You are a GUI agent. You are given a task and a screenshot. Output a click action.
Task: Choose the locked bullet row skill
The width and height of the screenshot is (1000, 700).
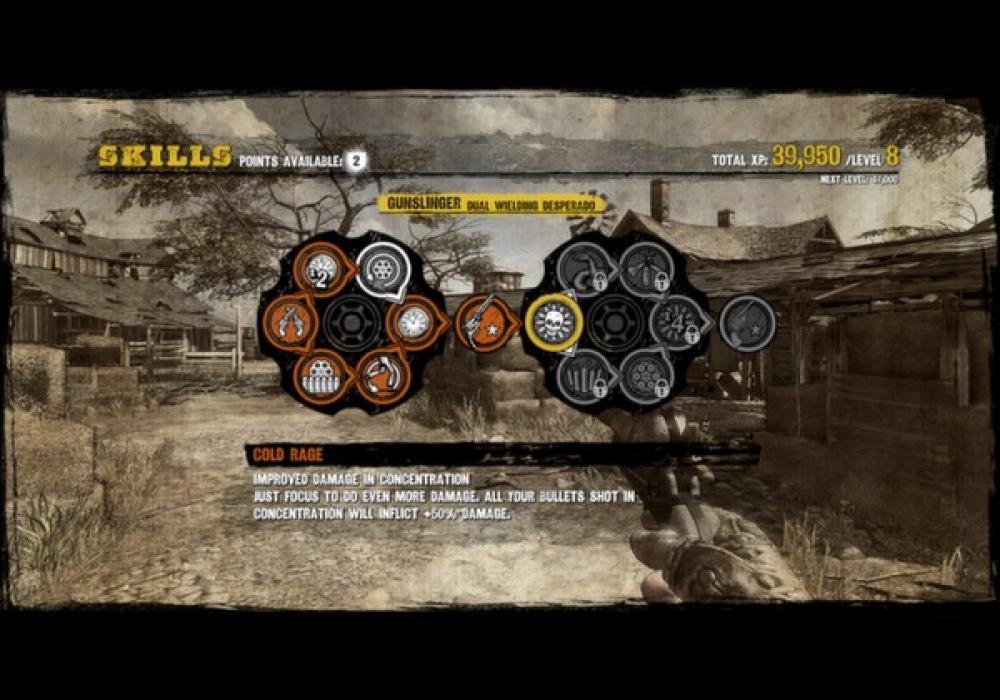pyautogui.click(x=585, y=377)
